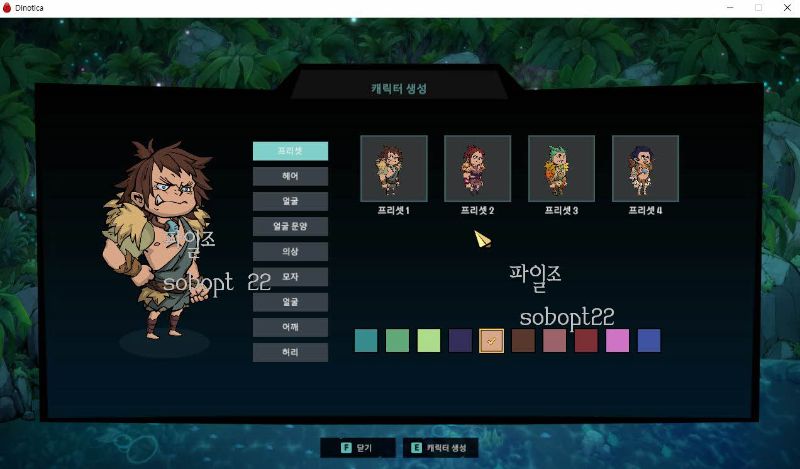Choose the 모자 hat category
Viewport: 800px width, 469px height.
pos(290,276)
